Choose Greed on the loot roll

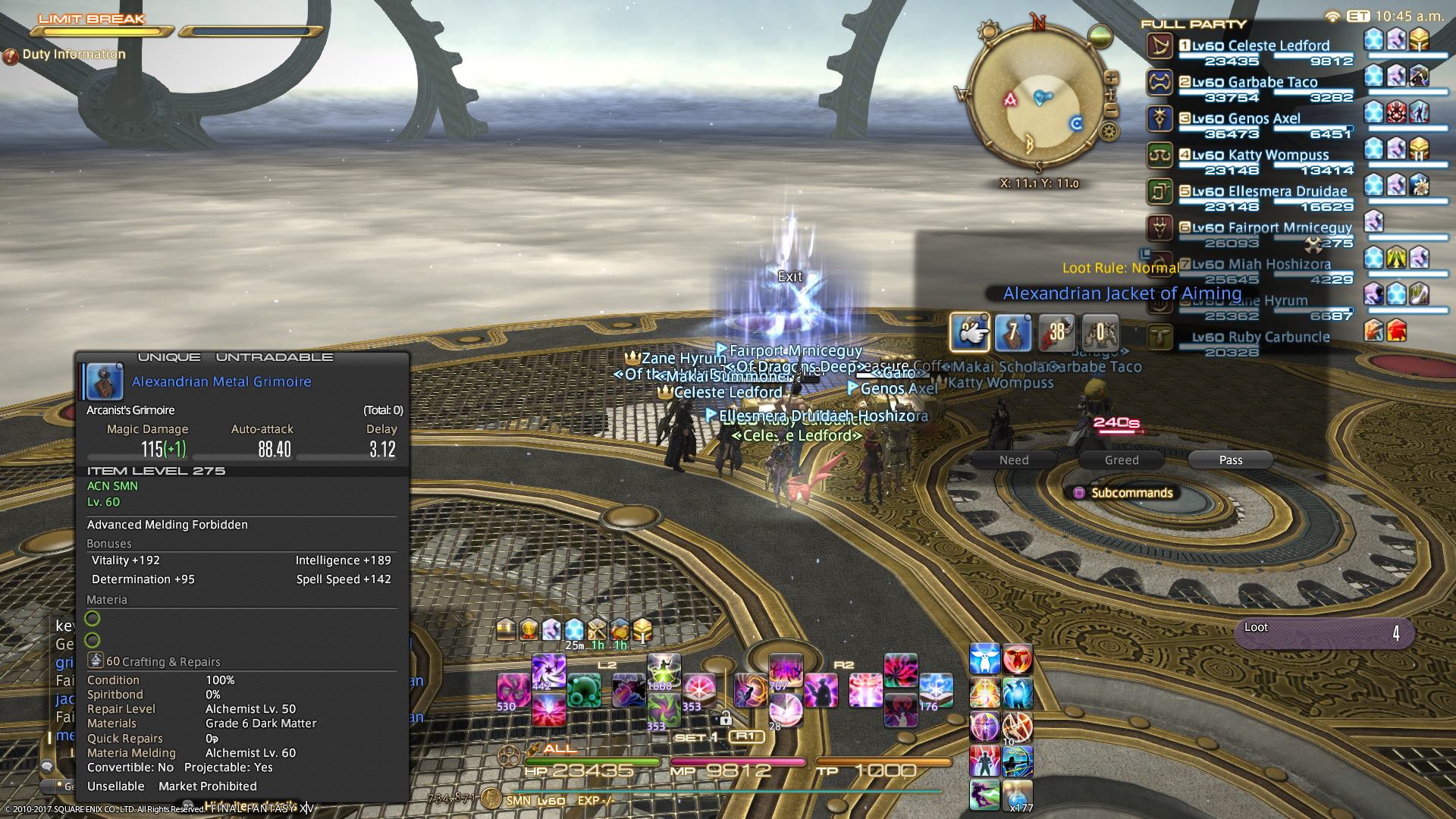point(1122,460)
